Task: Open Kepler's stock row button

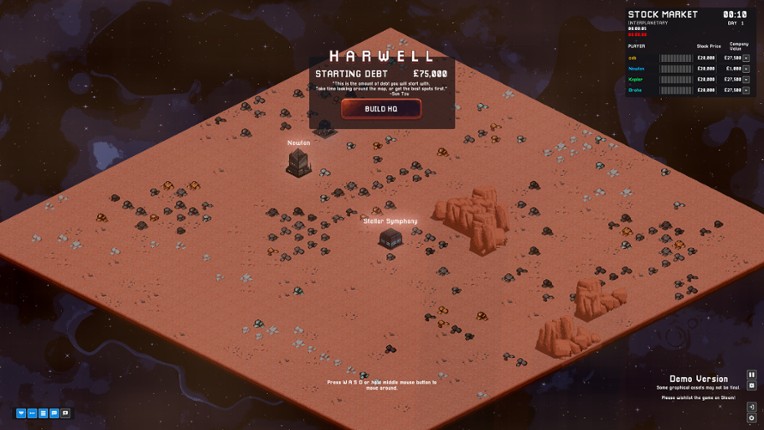Action: pyautogui.click(x=745, y=79)
